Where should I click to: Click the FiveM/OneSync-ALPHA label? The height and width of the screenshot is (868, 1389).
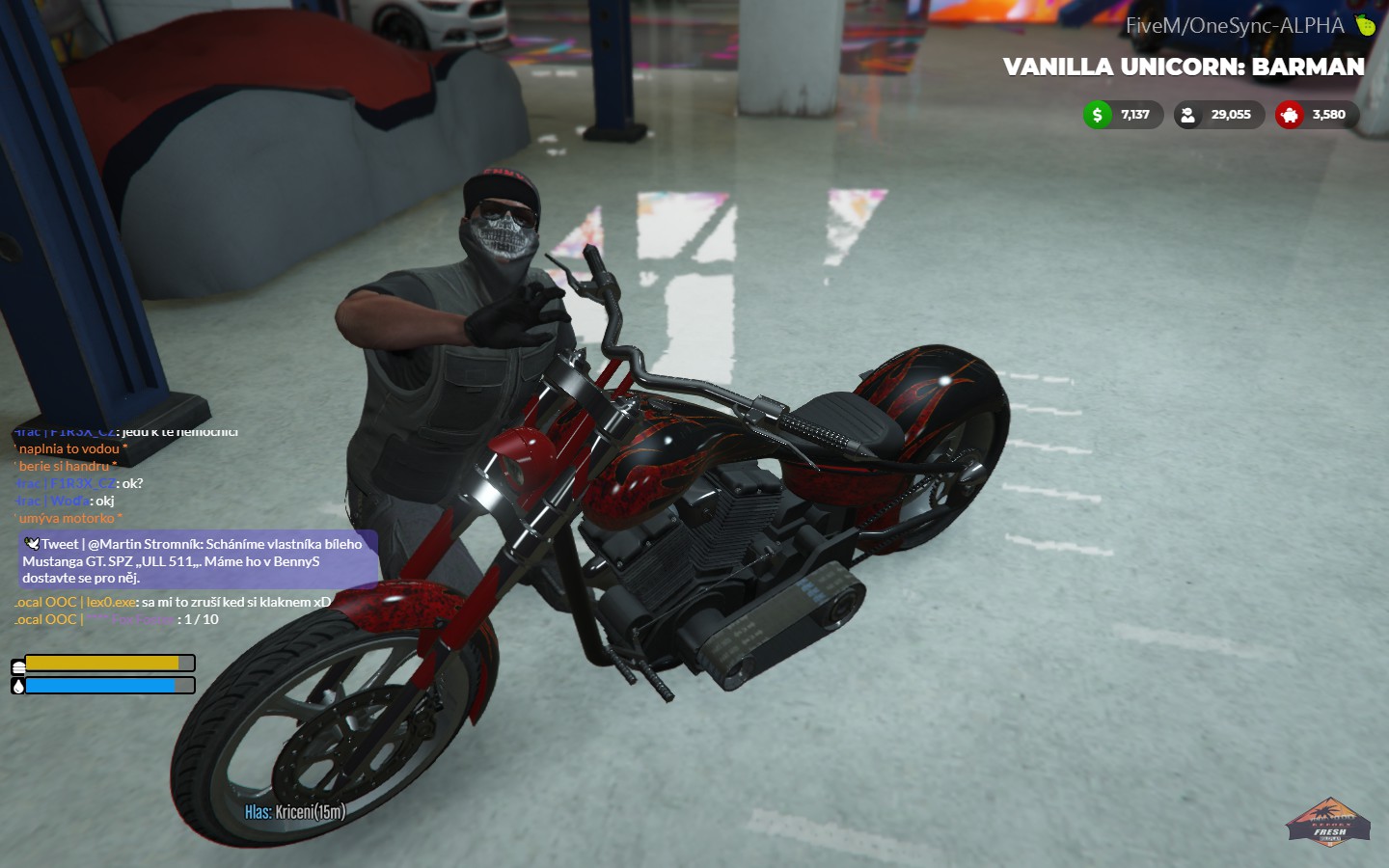(x=1233, y=25)
